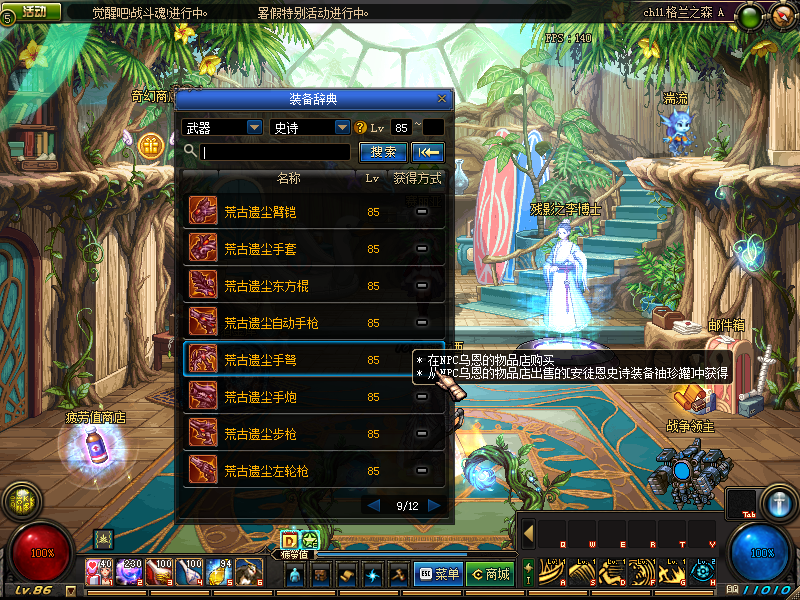This screenshot has width=800, height=600.
Task: Click the minimum level field showing 85
Action: [401, 128]
